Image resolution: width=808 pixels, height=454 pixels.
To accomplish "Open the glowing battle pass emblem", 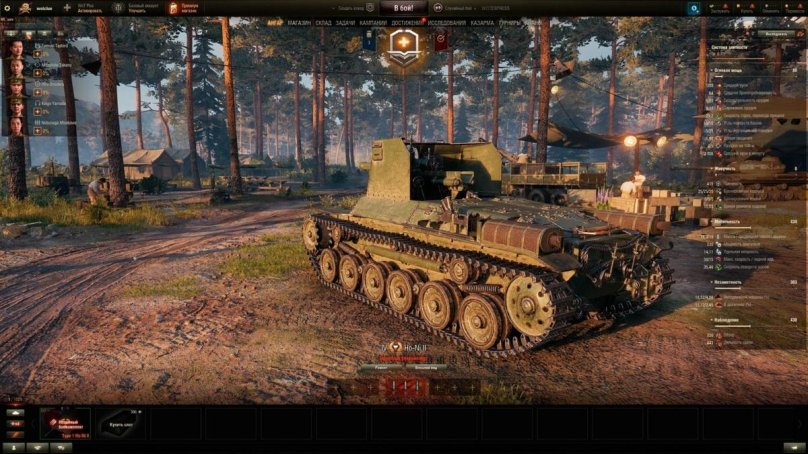I will [404, 46].
